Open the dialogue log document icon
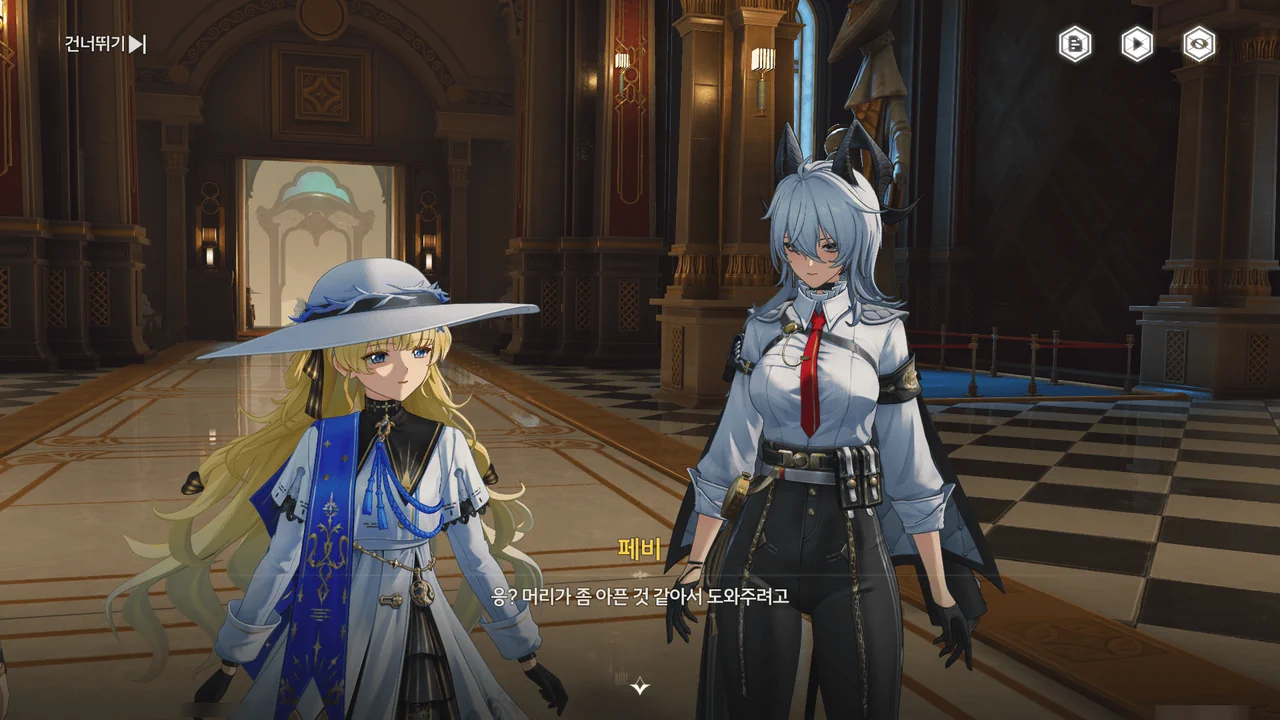The height and width of the screenshot is (720, 1280). (1075, 44)
